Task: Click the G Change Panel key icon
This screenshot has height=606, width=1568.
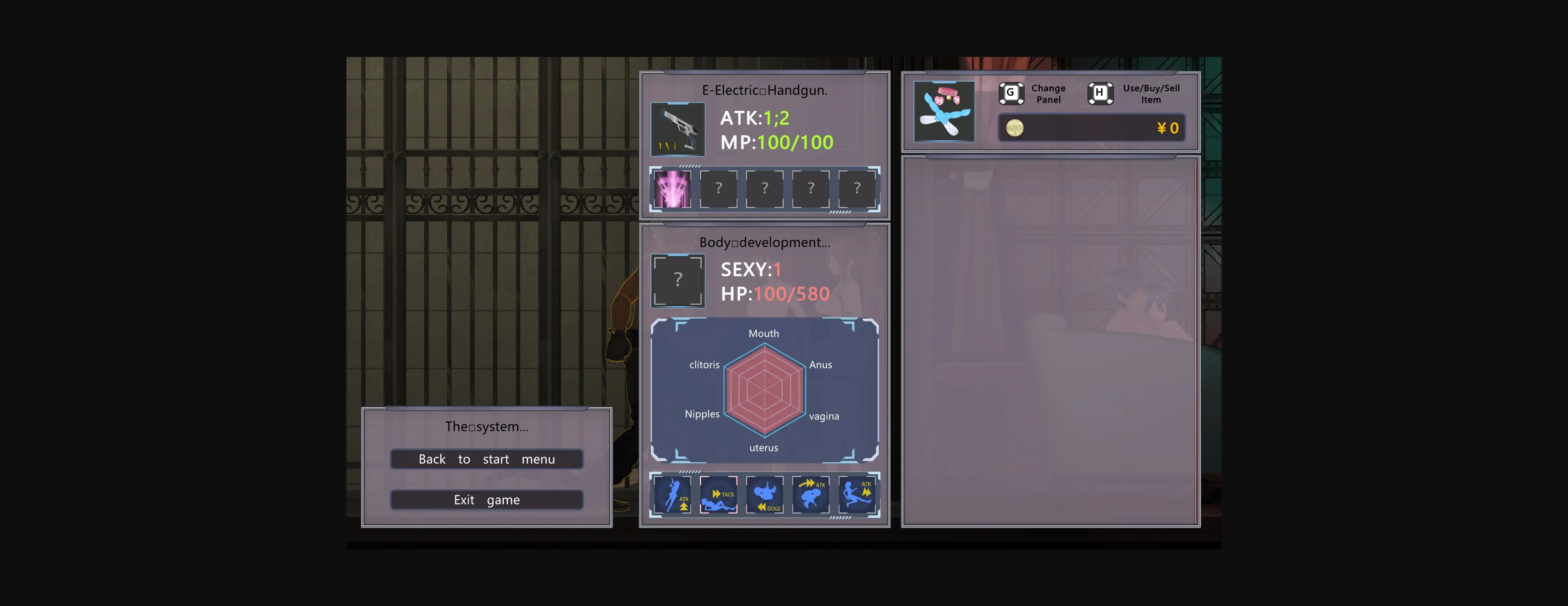Action: (1011, 92)
